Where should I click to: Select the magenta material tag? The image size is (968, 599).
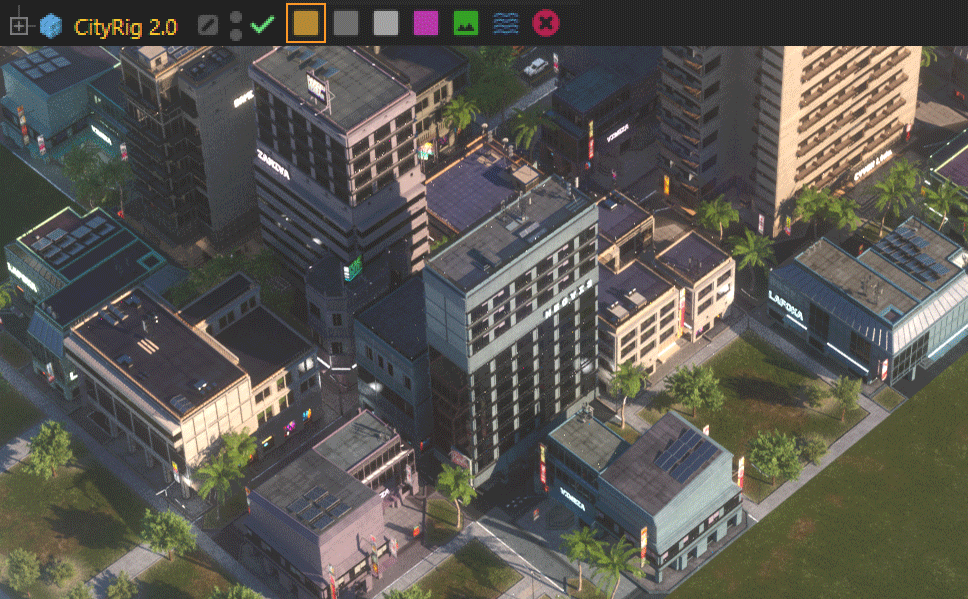[x=426, y=24]
